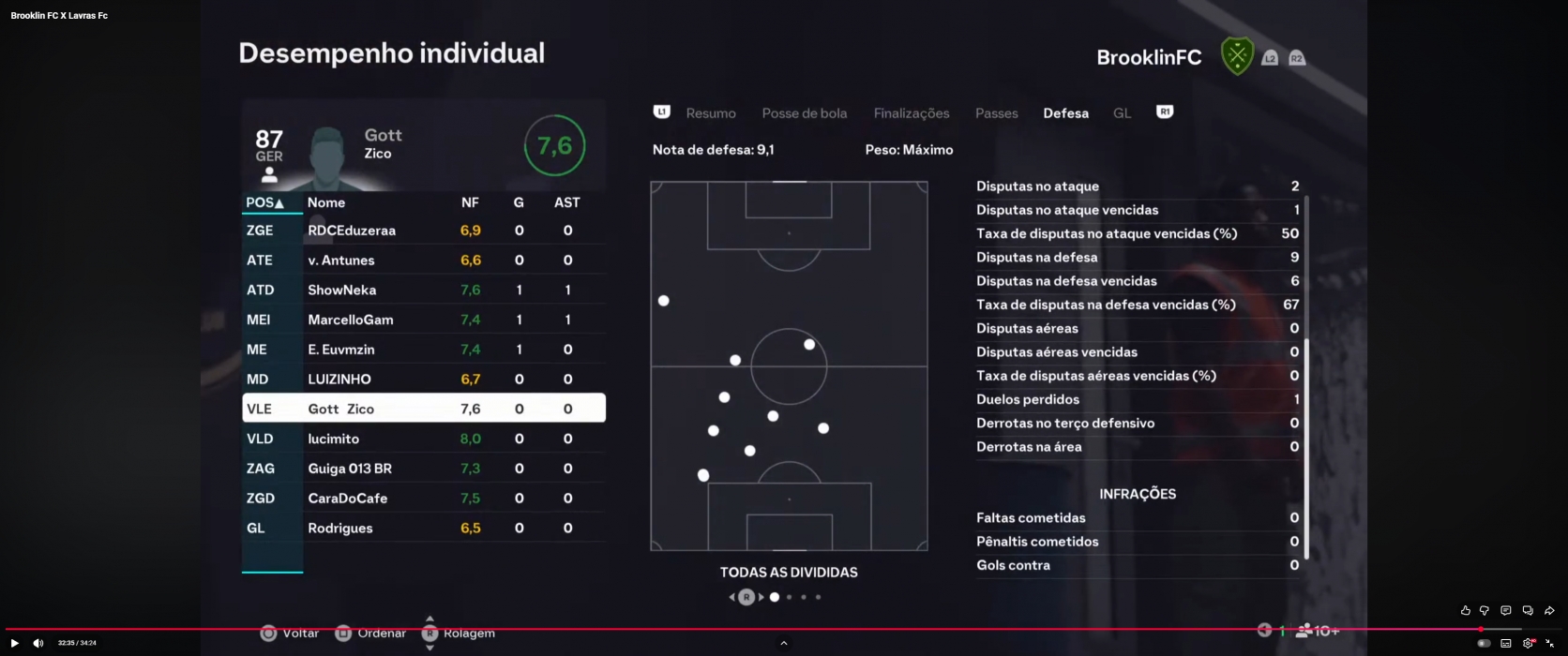Choose the v. Antunes player row
Viewport: 1568px width, 656px height.
(423, 261)
